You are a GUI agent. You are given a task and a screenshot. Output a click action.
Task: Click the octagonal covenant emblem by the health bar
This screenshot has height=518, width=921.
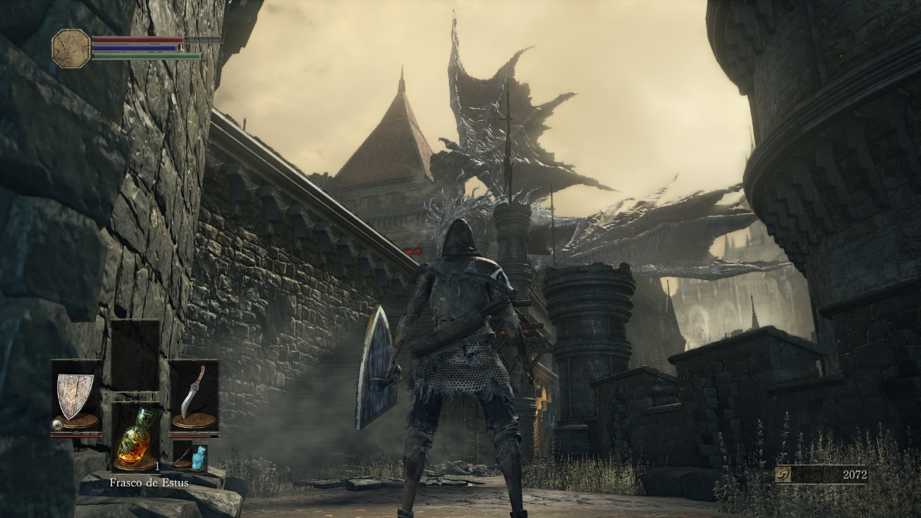(71, 48)
